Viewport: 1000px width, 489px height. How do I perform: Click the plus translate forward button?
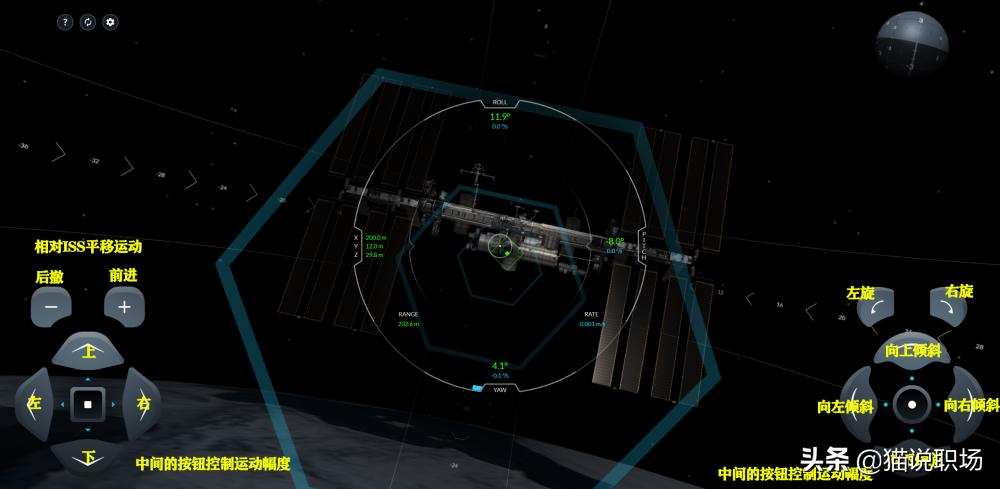click(124, 306)
